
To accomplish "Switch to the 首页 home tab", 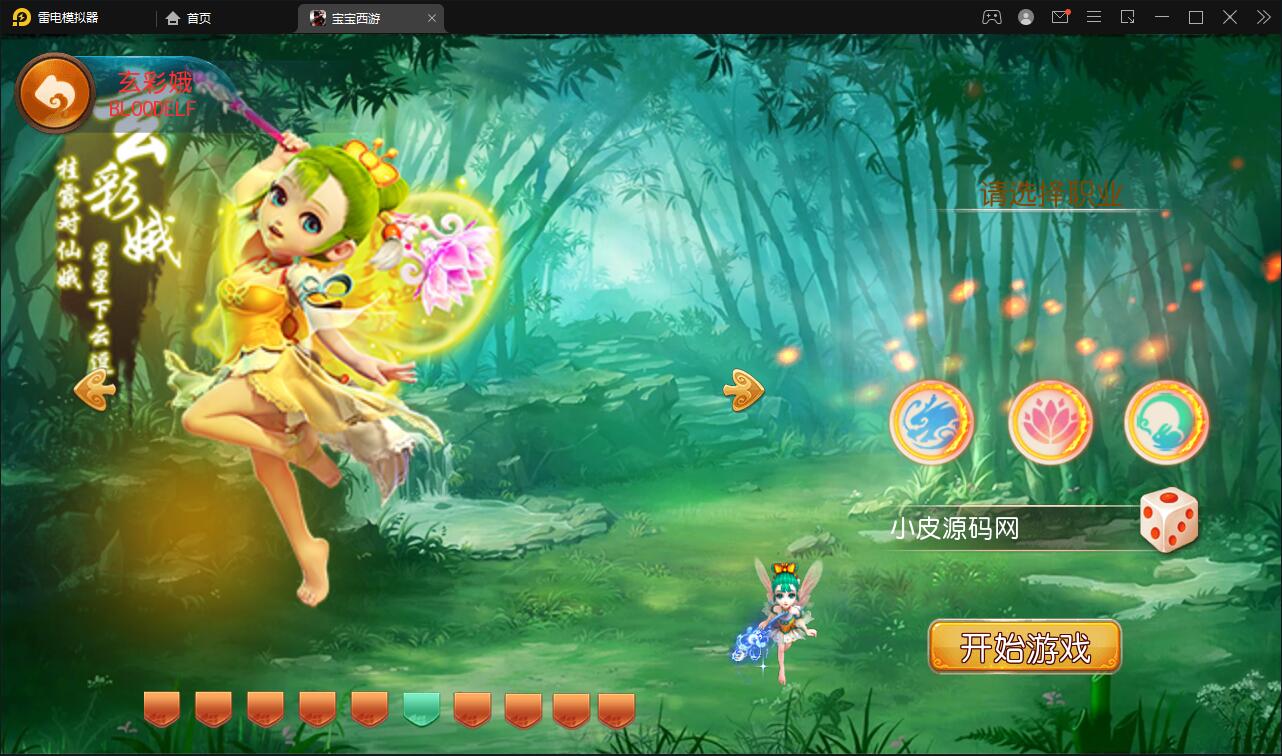I will point(188,17).
